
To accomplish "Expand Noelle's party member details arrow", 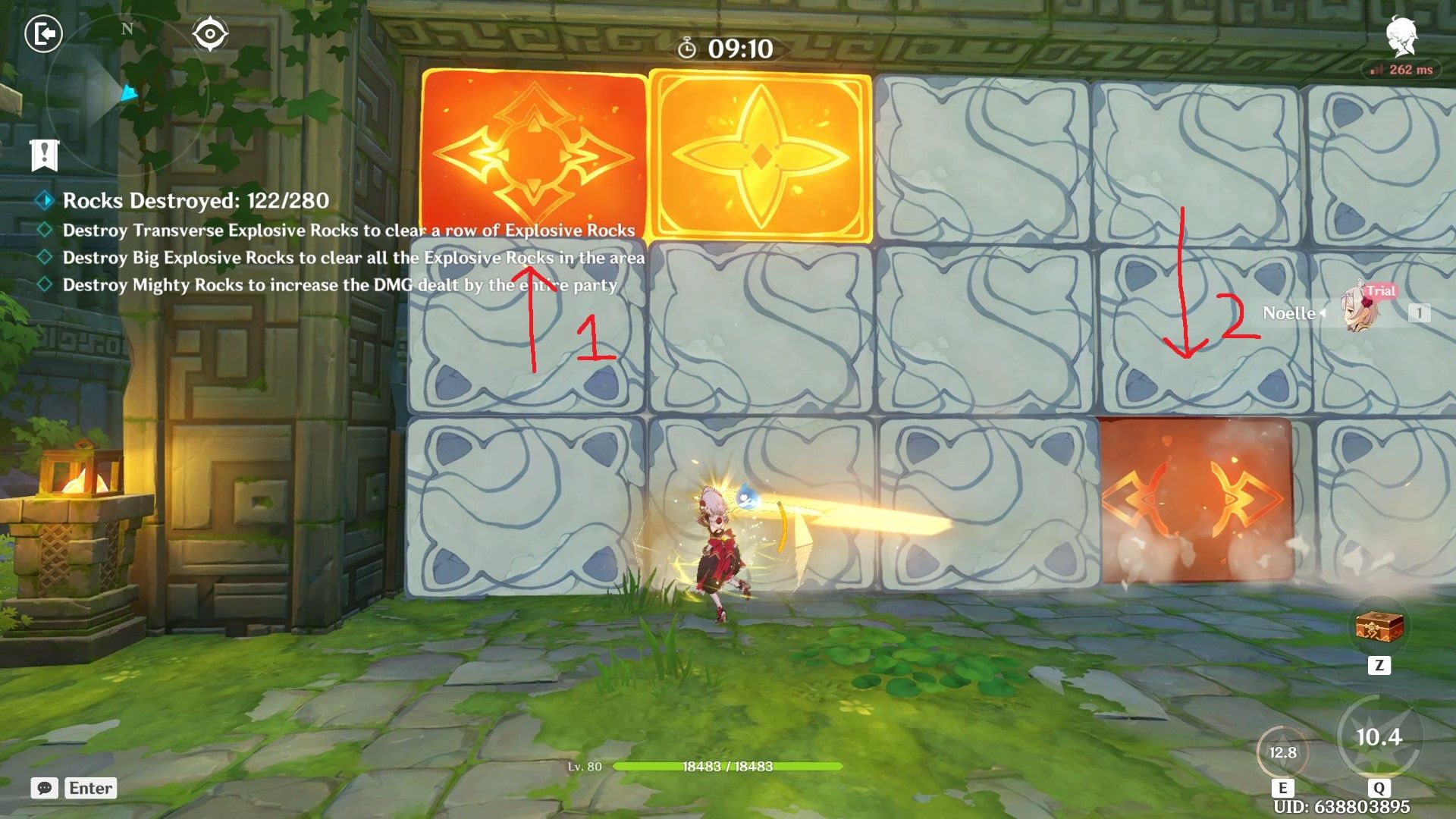I will tap(1323, 314).
